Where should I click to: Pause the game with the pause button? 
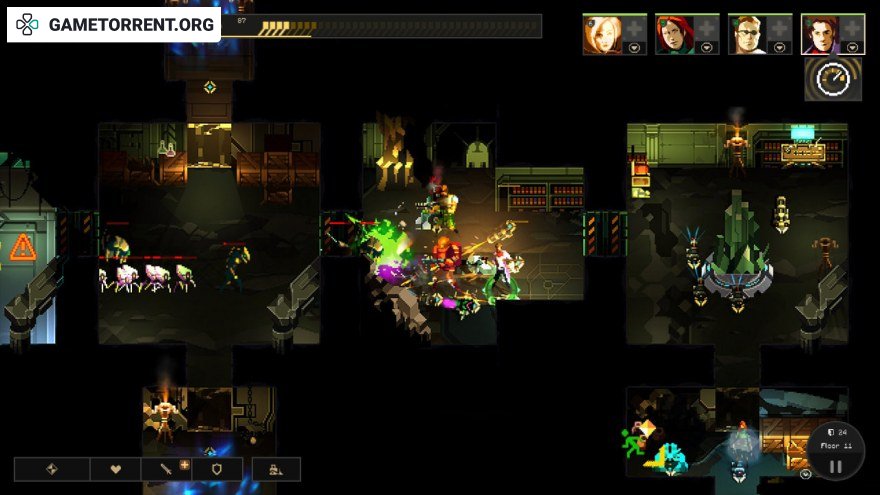836,465
